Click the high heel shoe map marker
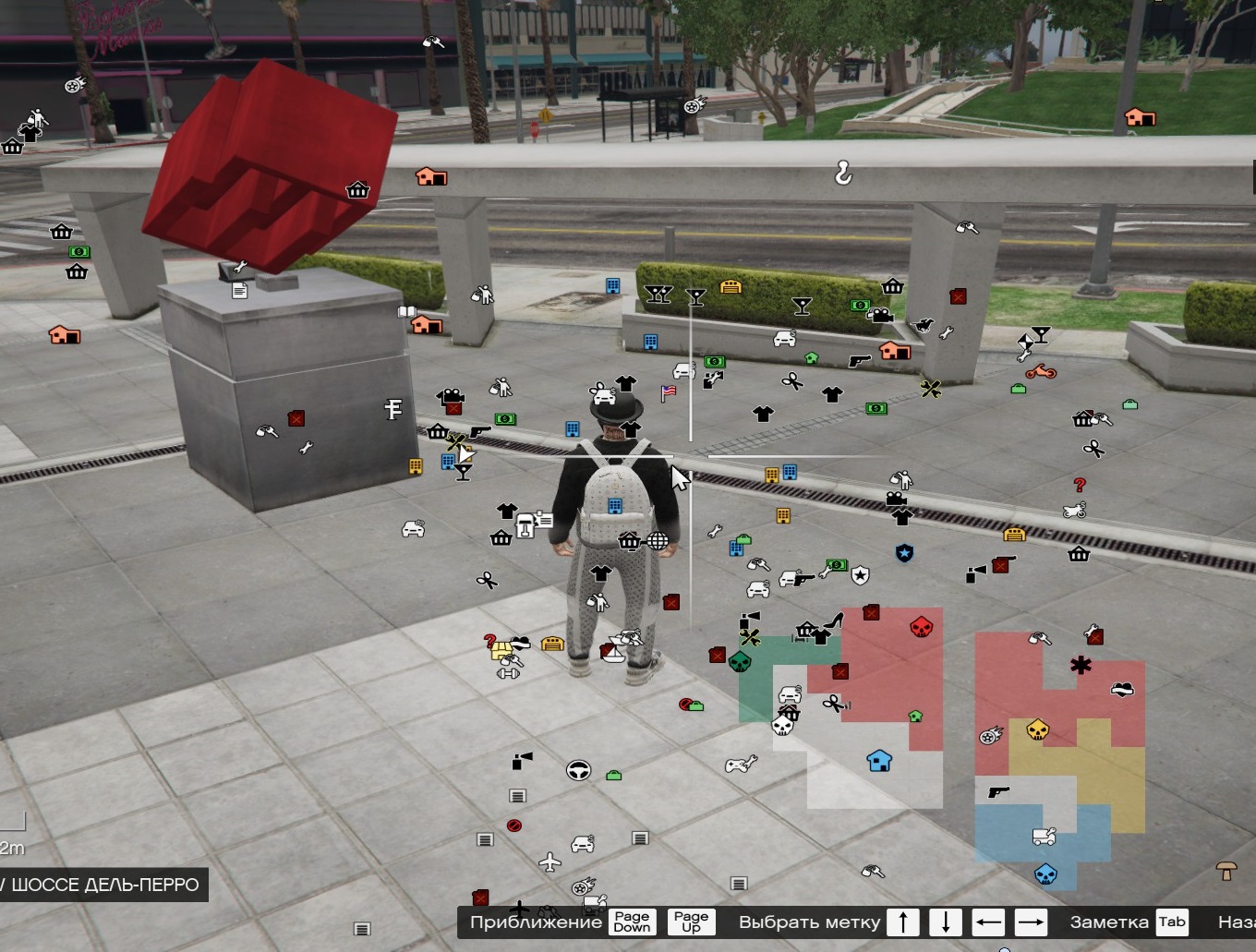The width and height of the screenshot is (1256, 952). (x=836, y=620)
